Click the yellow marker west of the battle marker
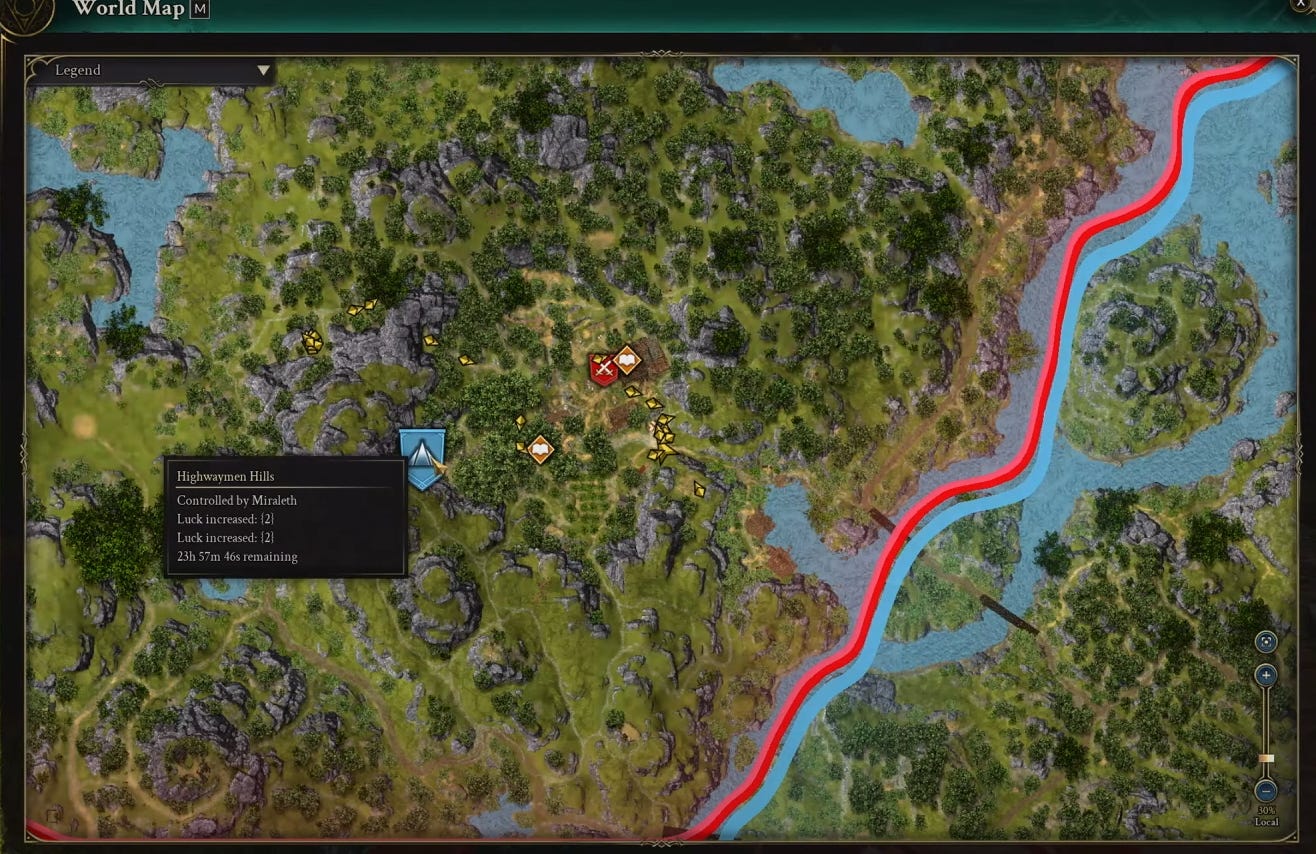Viewport: 1316px width, 854px height. tap(431, 342)
